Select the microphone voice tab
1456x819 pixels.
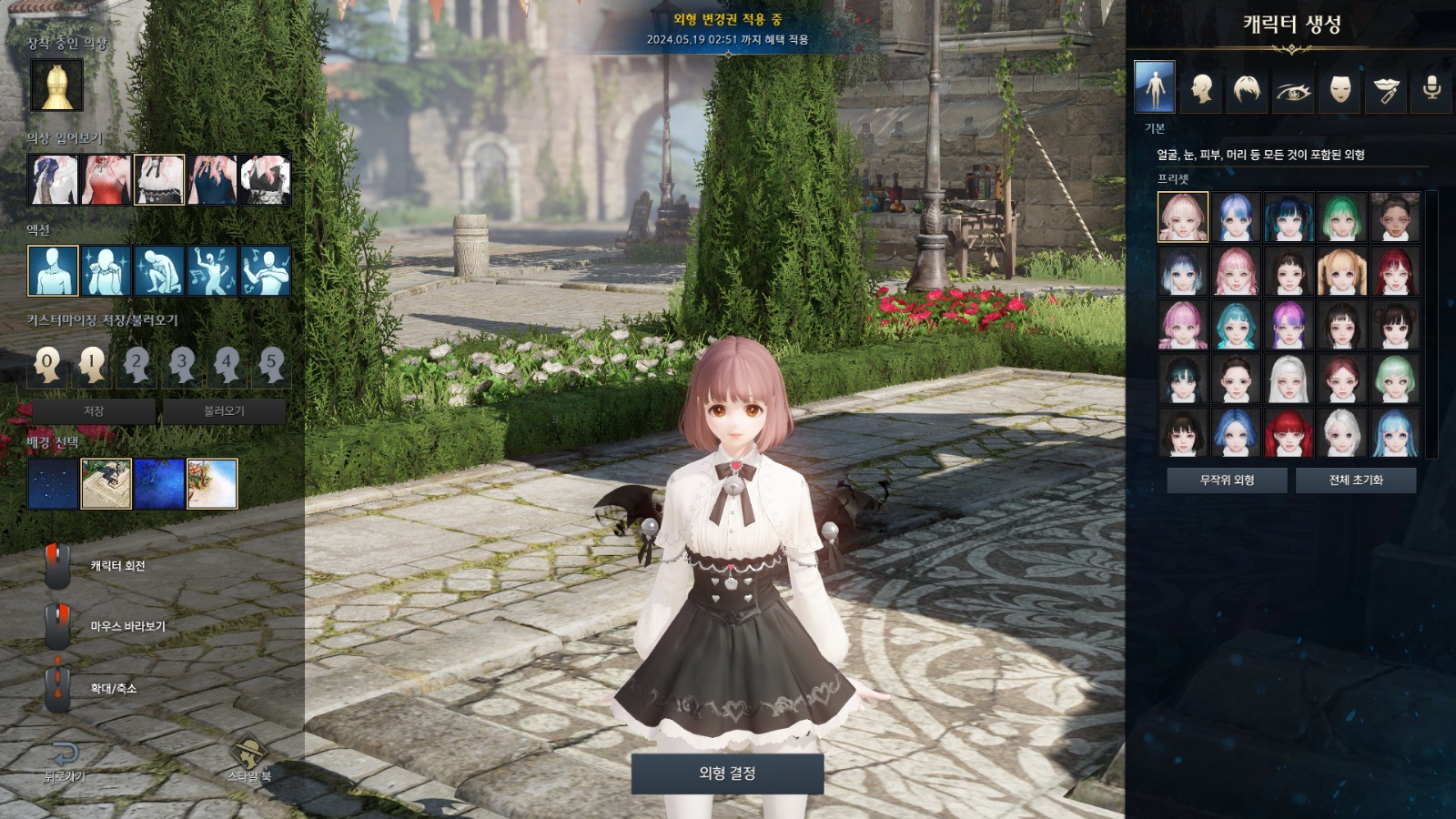[1431, 89]
